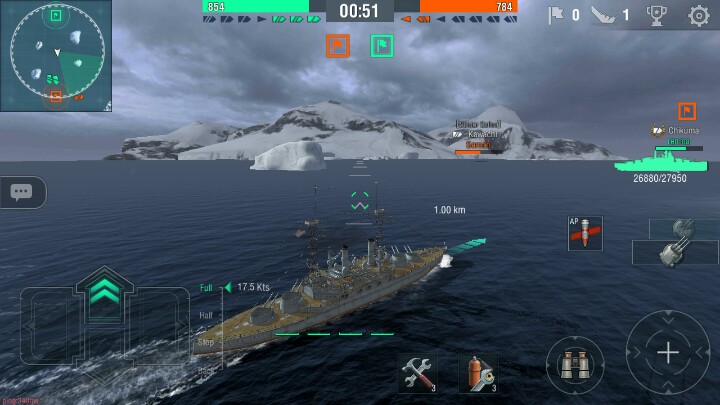
Task: Open the chat bubble quick messages
Action: click(22, 192)
